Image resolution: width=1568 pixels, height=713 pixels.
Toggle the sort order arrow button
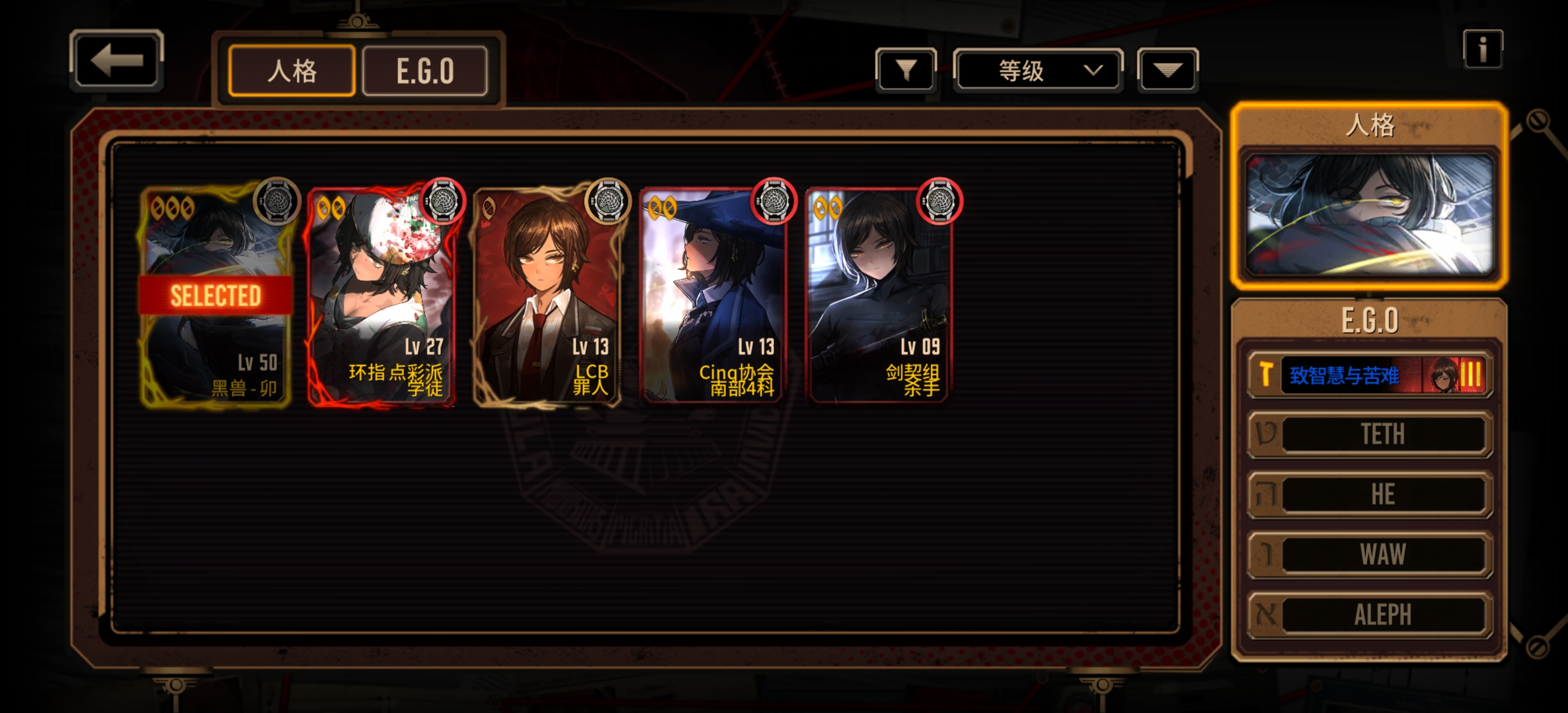[x=1167, y=70]
